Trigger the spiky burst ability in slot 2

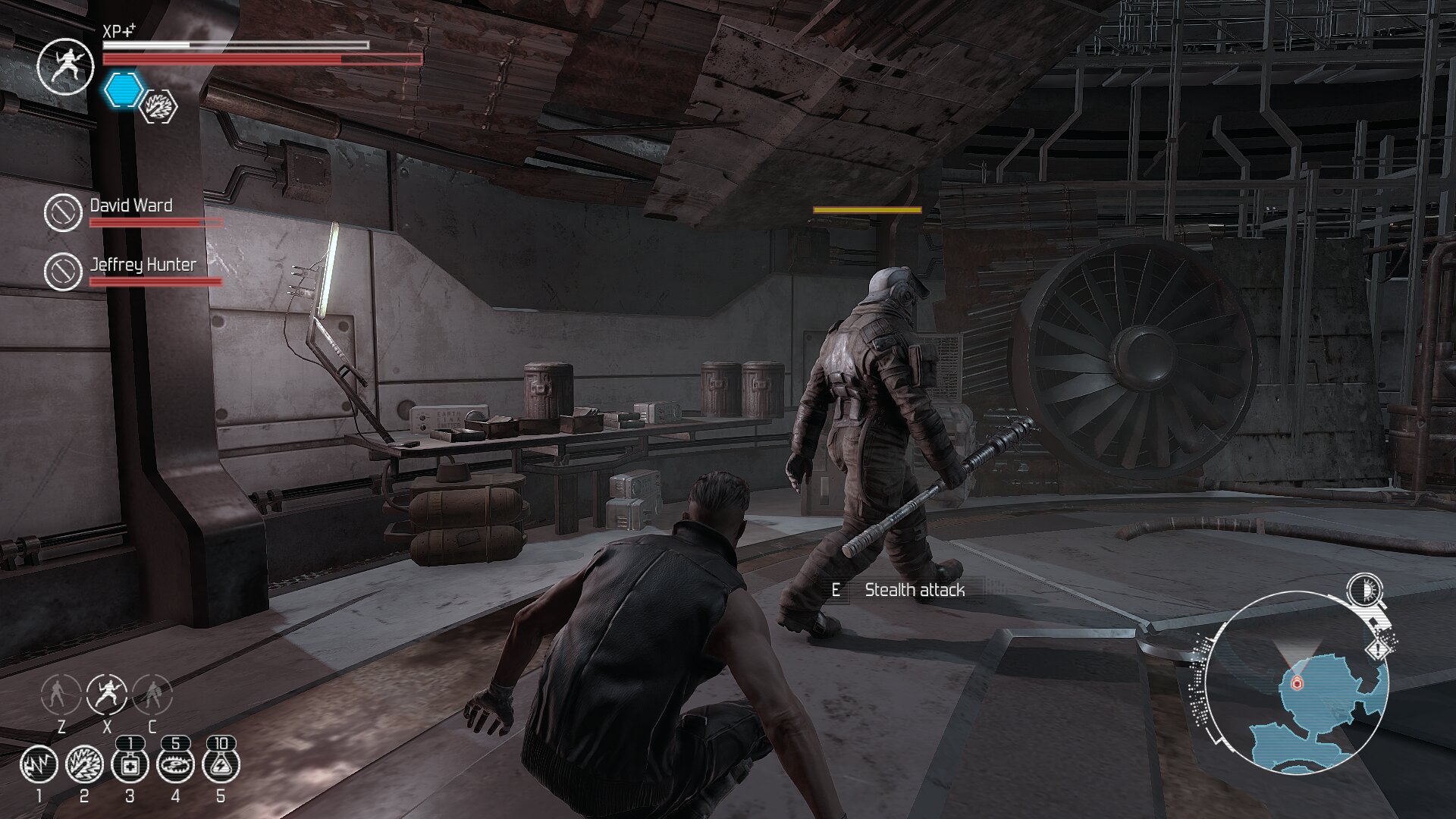coord(84,764)
